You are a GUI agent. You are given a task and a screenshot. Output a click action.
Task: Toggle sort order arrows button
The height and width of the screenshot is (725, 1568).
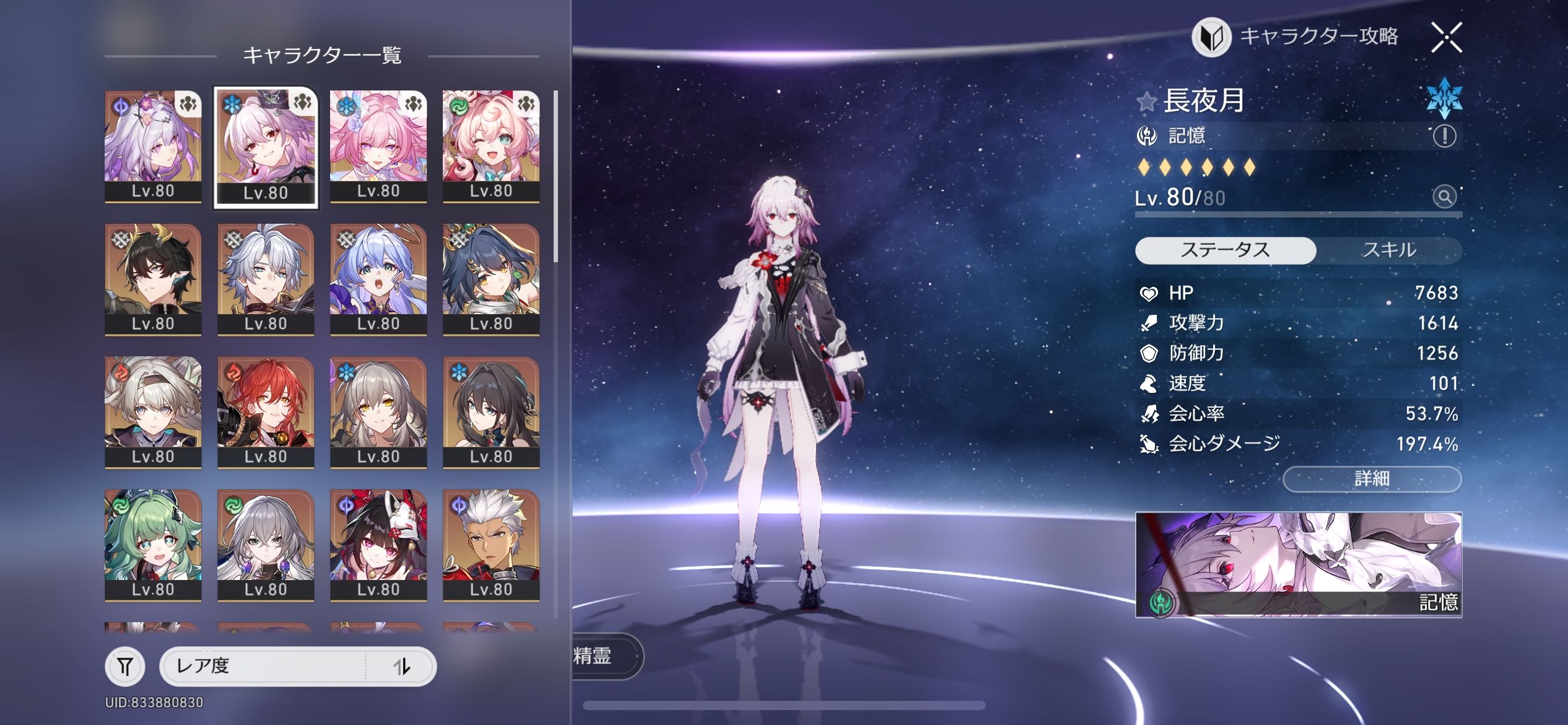point(402,667)
